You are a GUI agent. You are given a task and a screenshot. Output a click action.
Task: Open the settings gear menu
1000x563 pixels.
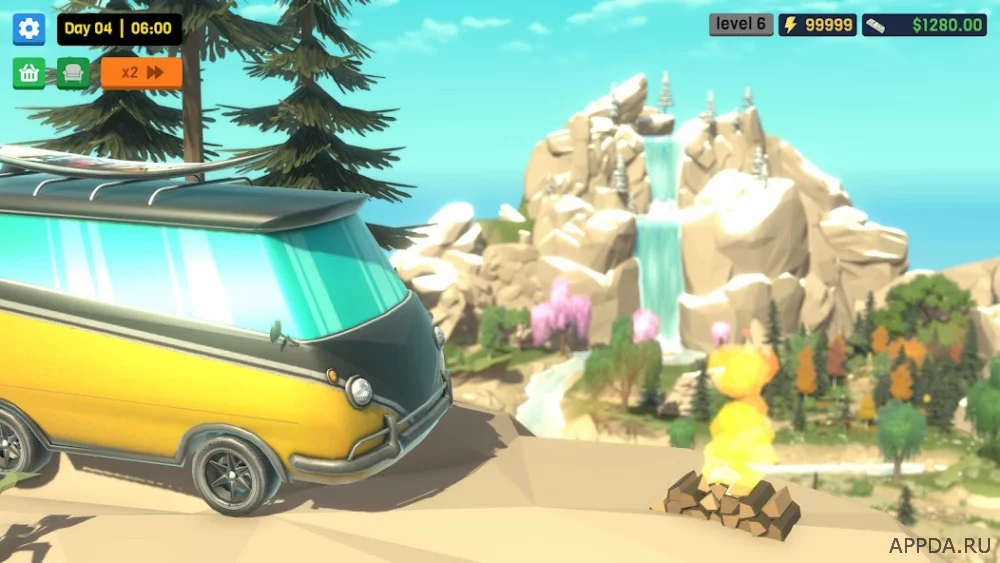click(x=29, y=29)
